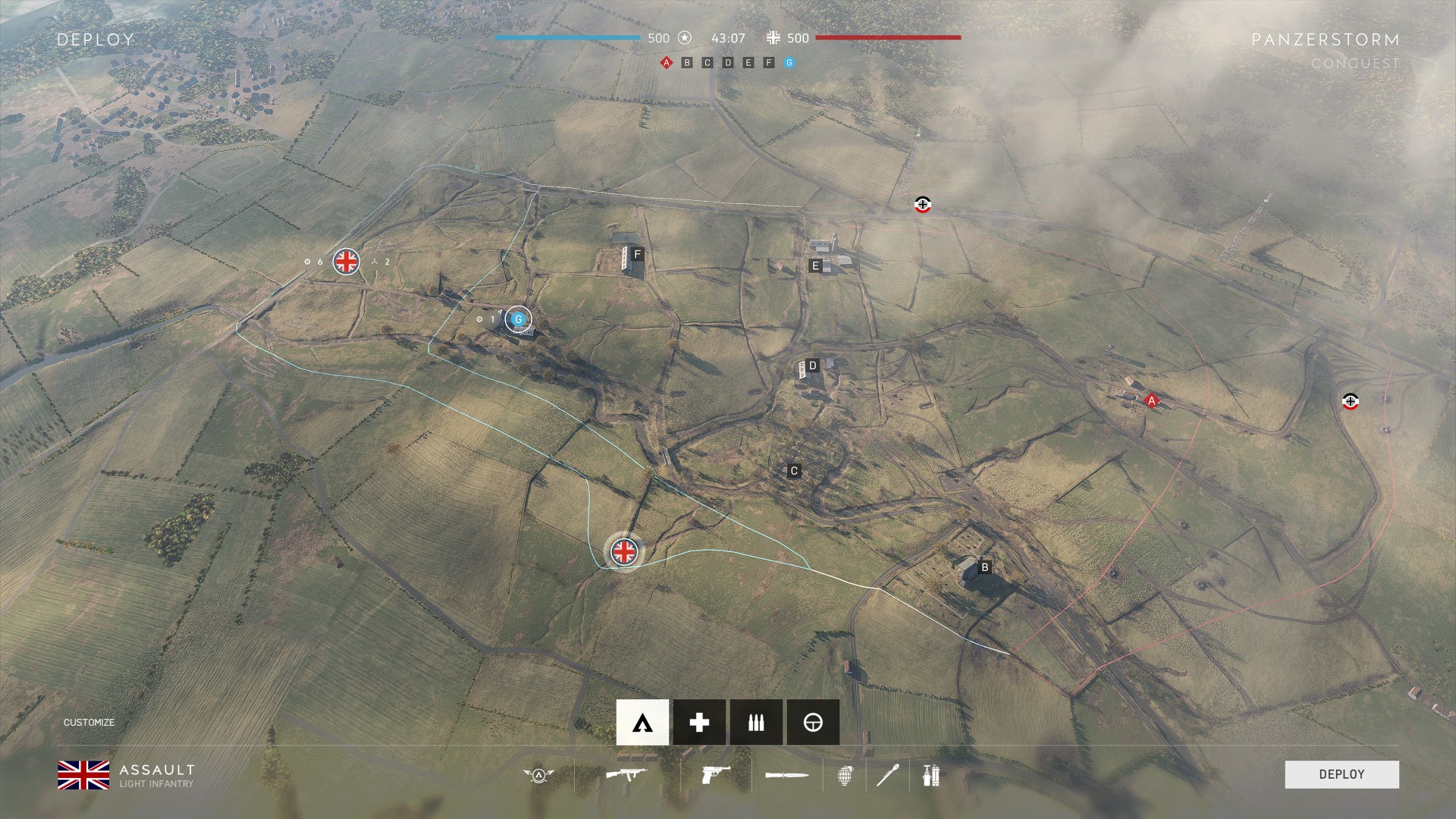1456x819 pixels.
Task: Click the British spawn marker near objective B
Action: 623,552
